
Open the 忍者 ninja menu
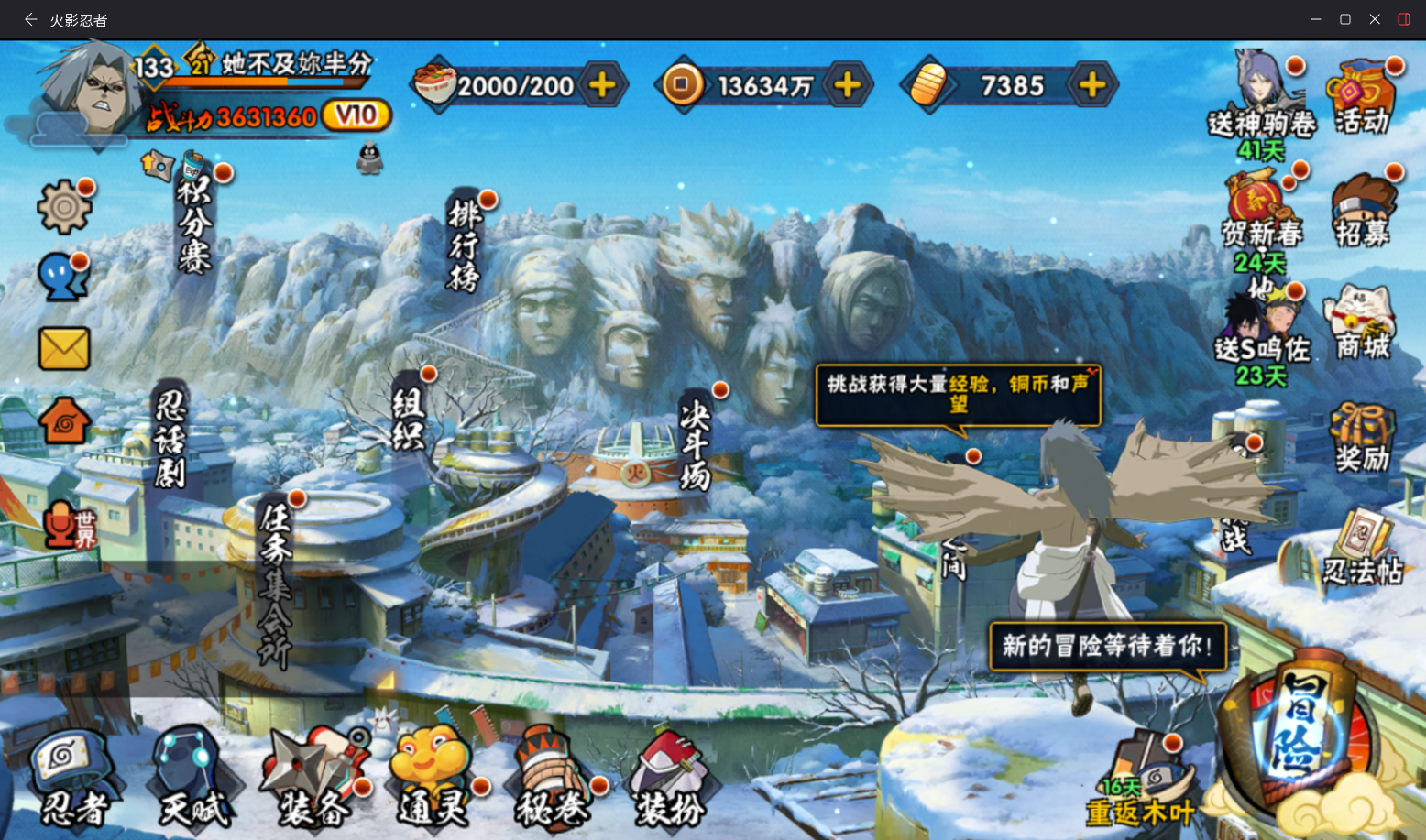(71, 780)
